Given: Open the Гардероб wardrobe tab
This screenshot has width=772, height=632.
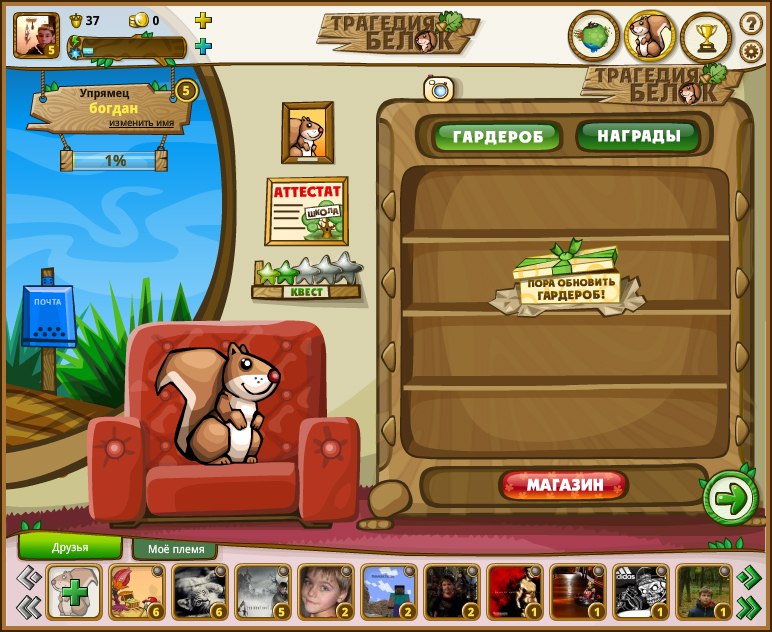Looking at the screenshot, I should click(x=497, y=136).
